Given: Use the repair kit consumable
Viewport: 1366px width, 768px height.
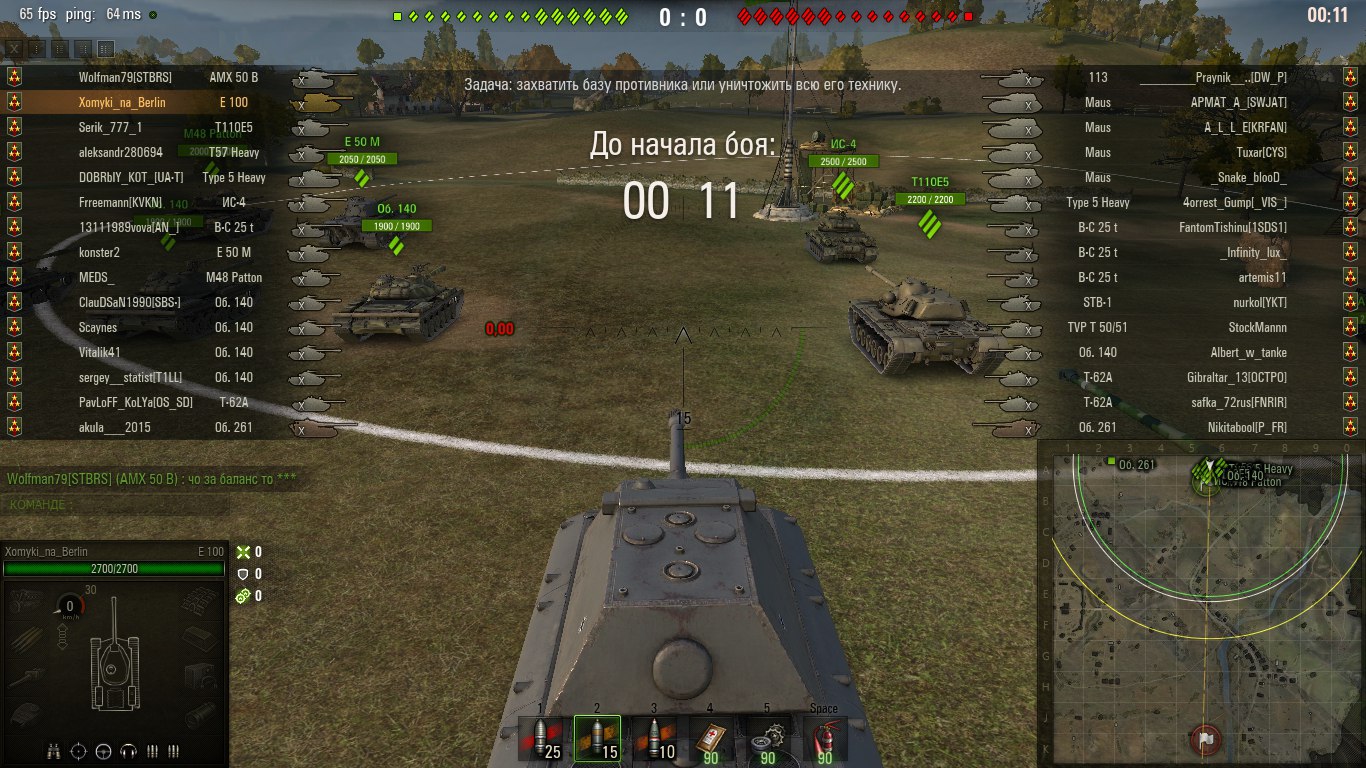Looking at the screenshot, I should point(767,739).
